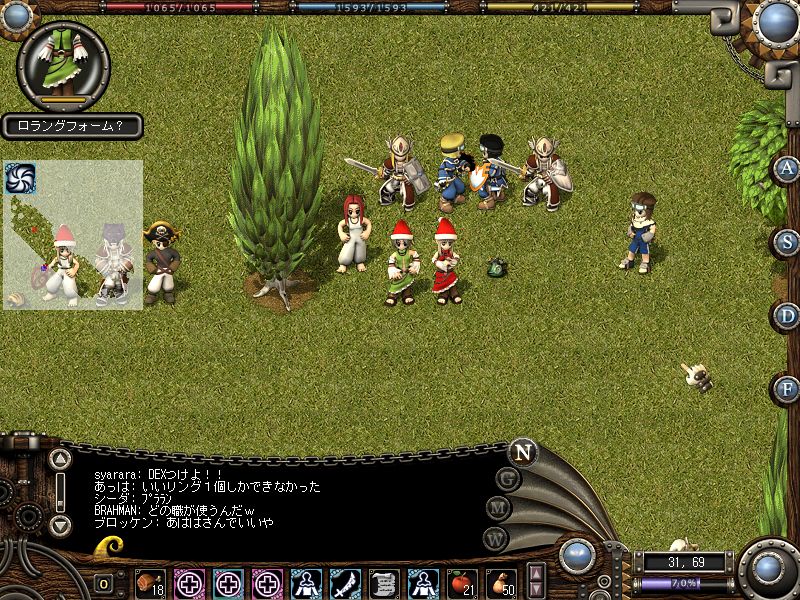Click the chat scroll-up arrow
Viewport: 800px width, 600px height.
click(x=60, y=460)
